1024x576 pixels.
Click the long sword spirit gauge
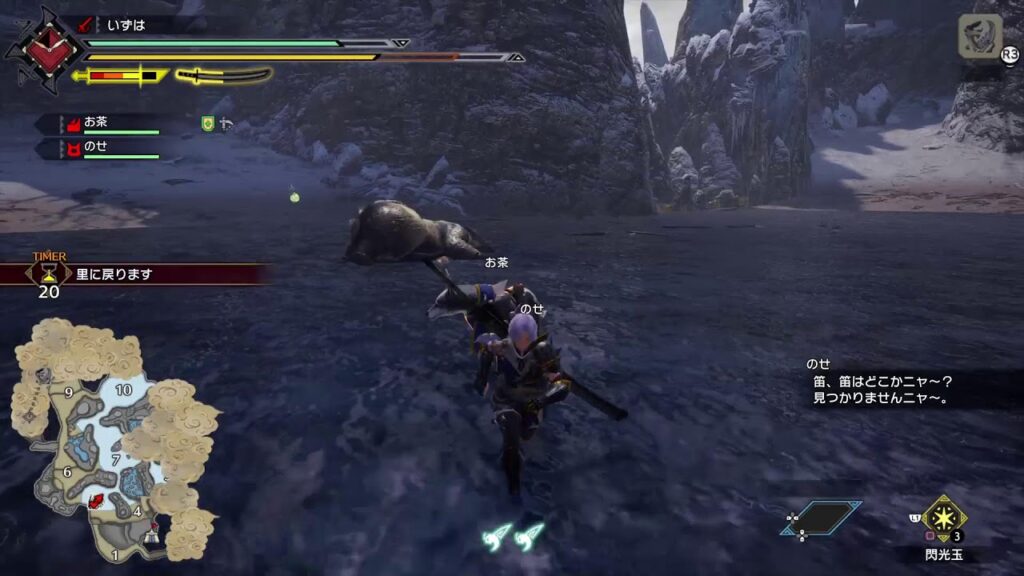(x=223, y=75)
